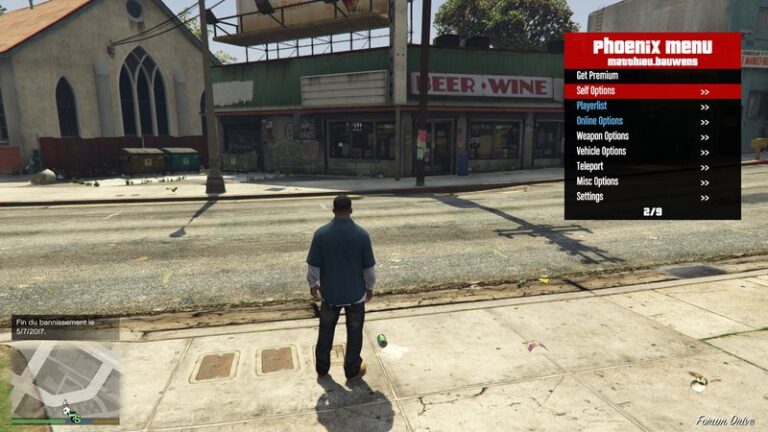768x432 pixels.
Task: Choose Misc Options entry
Action: point(652,181)
